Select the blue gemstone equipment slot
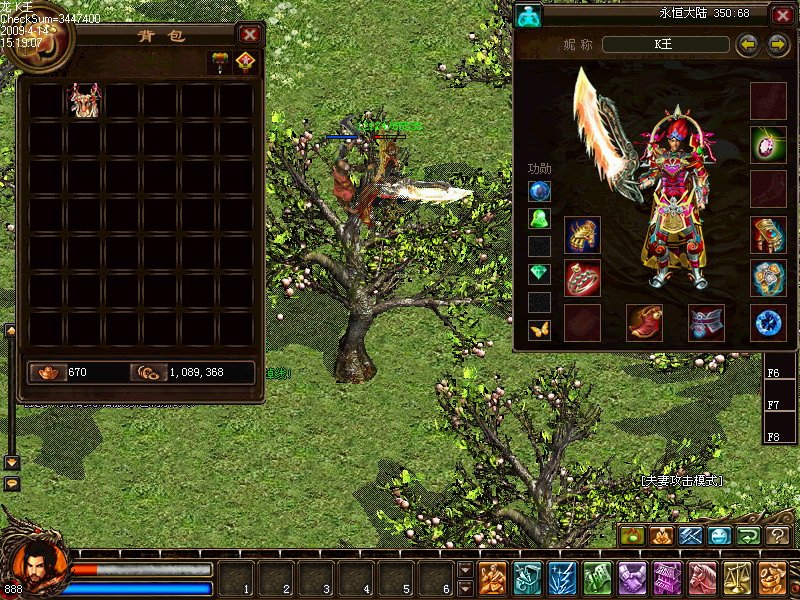The height and width of the screenshot is (600, 800). tap(768, 322)
